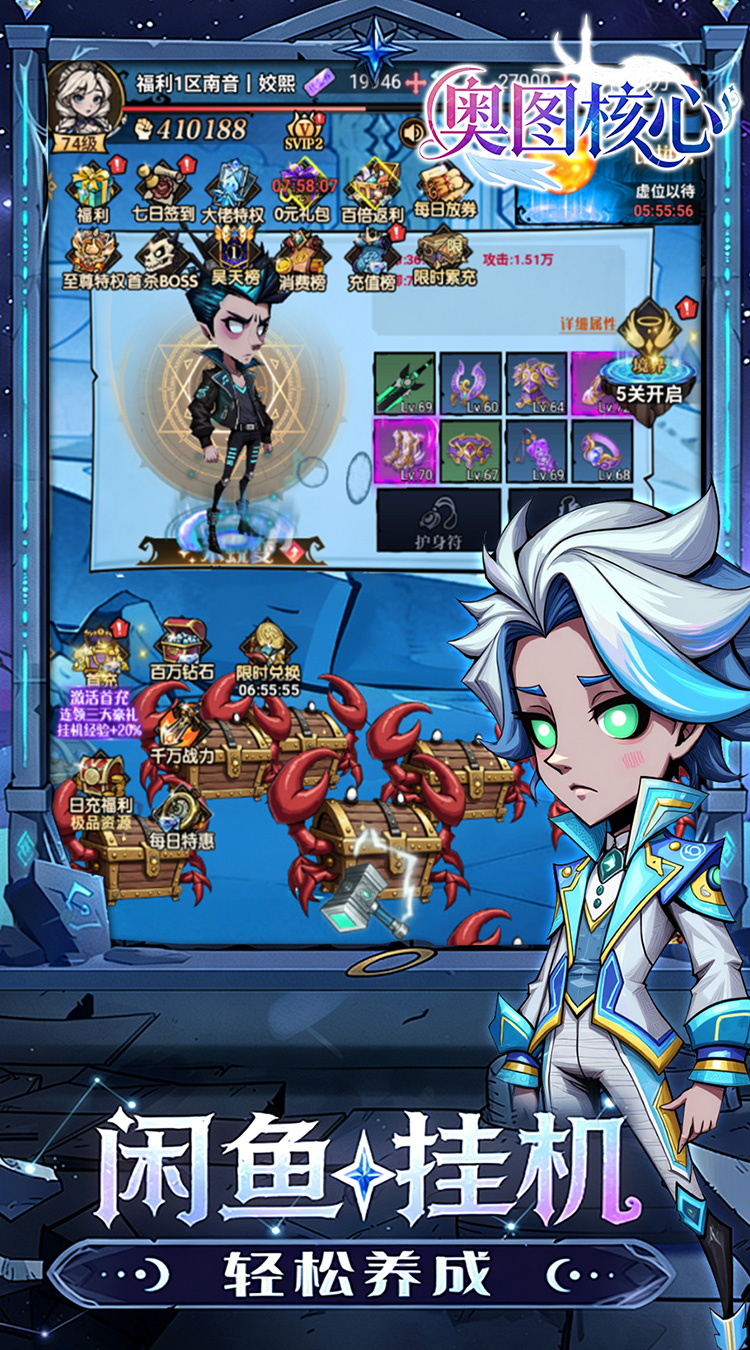
Task: Open the 至尊特权 supreme privilege icon
Action: pos(93,258)
